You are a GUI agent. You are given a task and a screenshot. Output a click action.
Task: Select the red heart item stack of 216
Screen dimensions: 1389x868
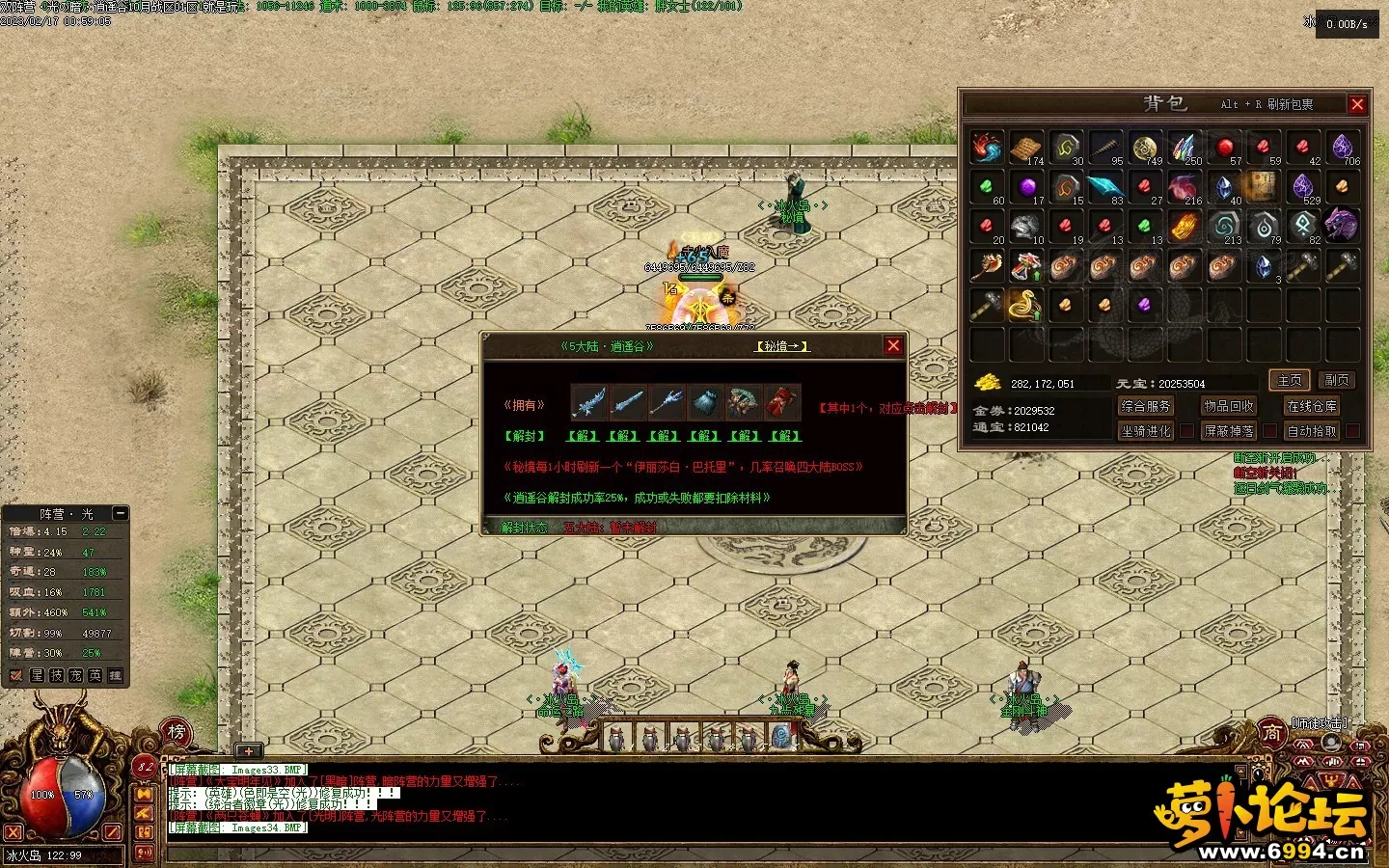1184,186
